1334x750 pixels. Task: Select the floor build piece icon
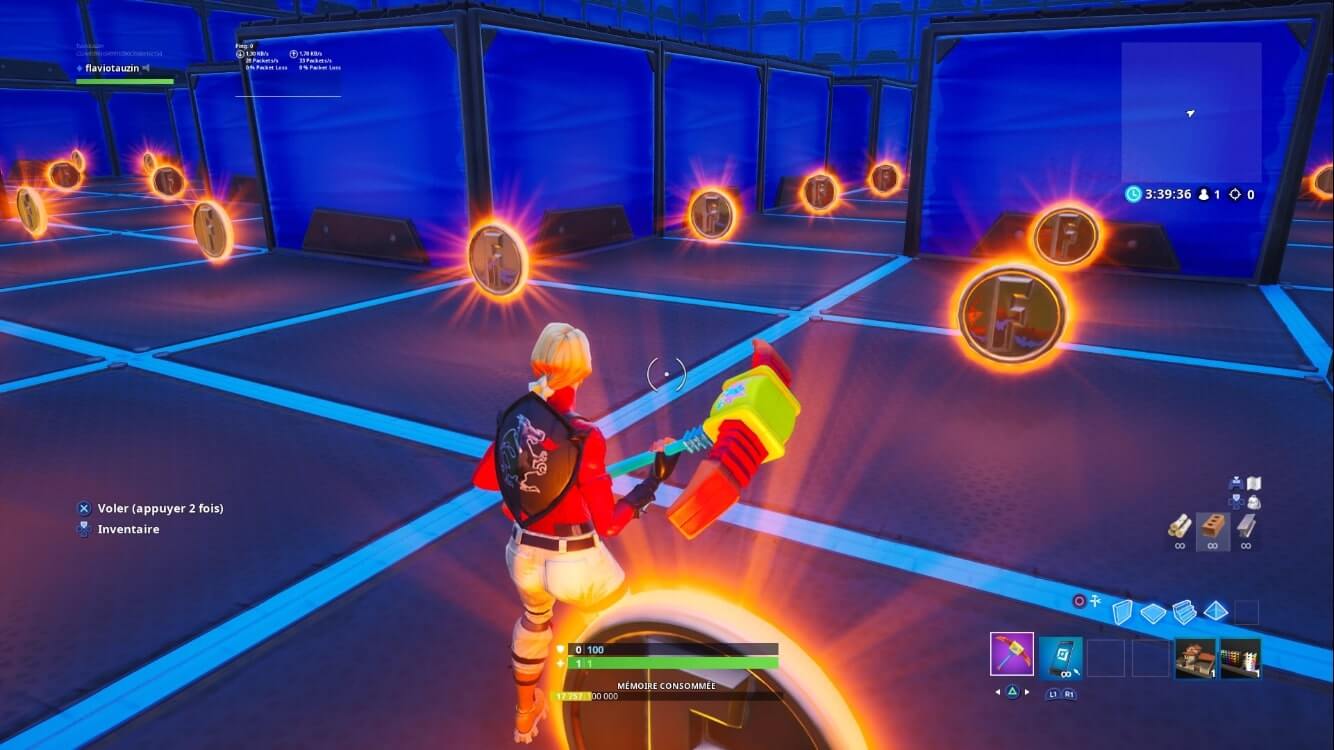tap(1152, 610)
